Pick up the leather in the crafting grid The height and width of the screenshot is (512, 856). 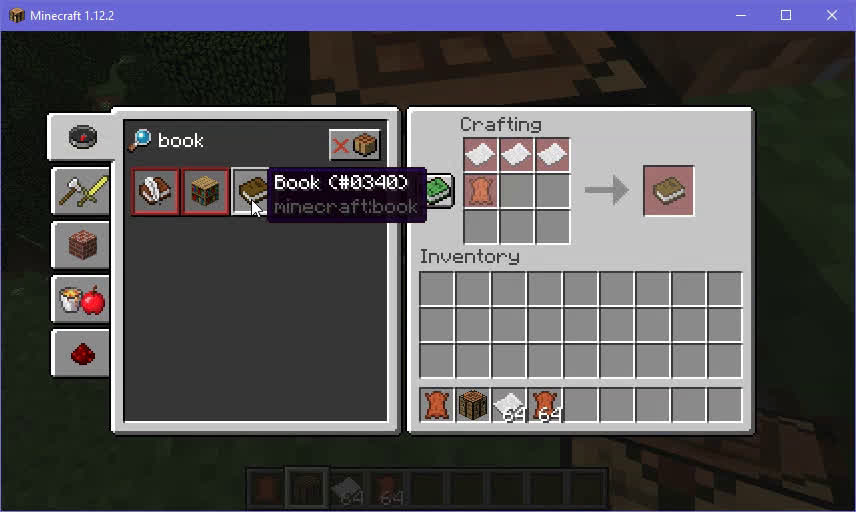click(x=481, y=191)
